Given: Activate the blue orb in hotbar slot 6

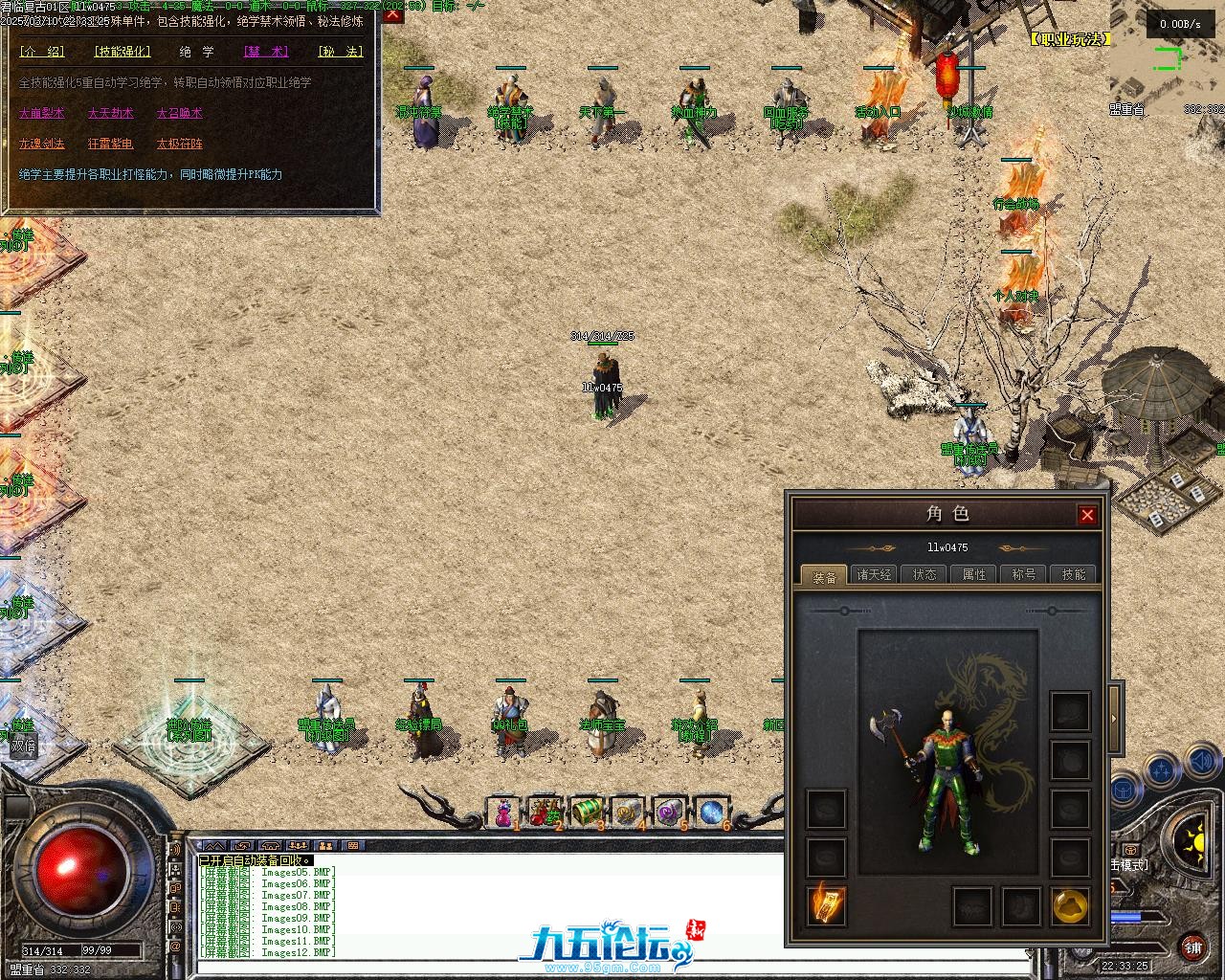Looking at the screenshot, I should (x=711, y=813).
